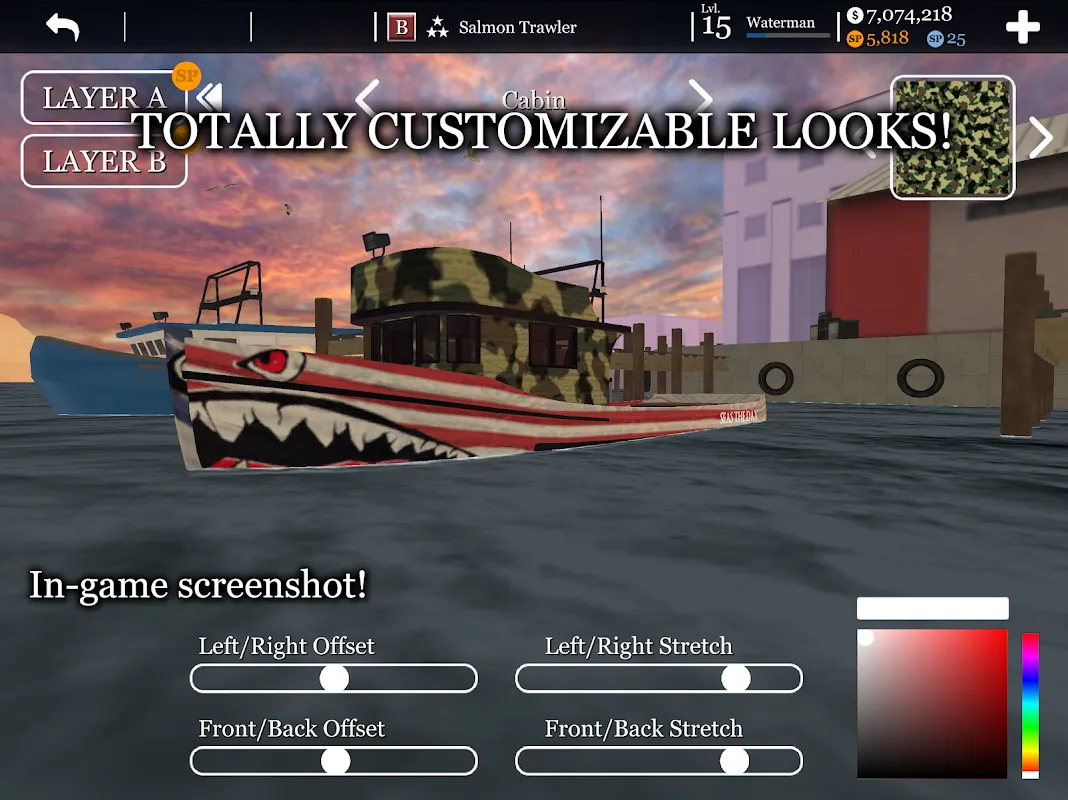1068x800 pixels.
Task: Go to previous boat part before Cabin
Action: (367, 98)
